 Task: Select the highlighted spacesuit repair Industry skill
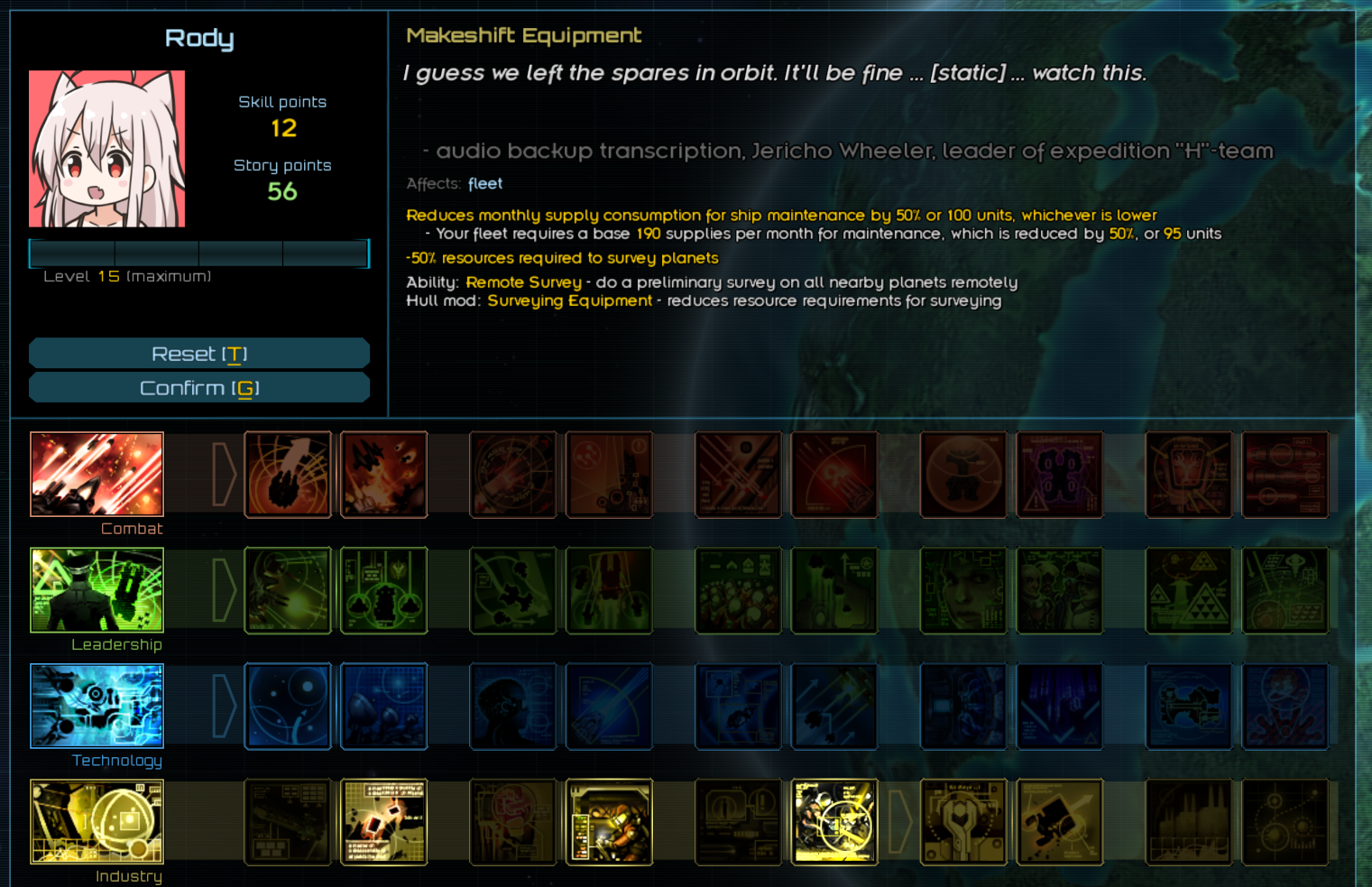coord(609,822)
